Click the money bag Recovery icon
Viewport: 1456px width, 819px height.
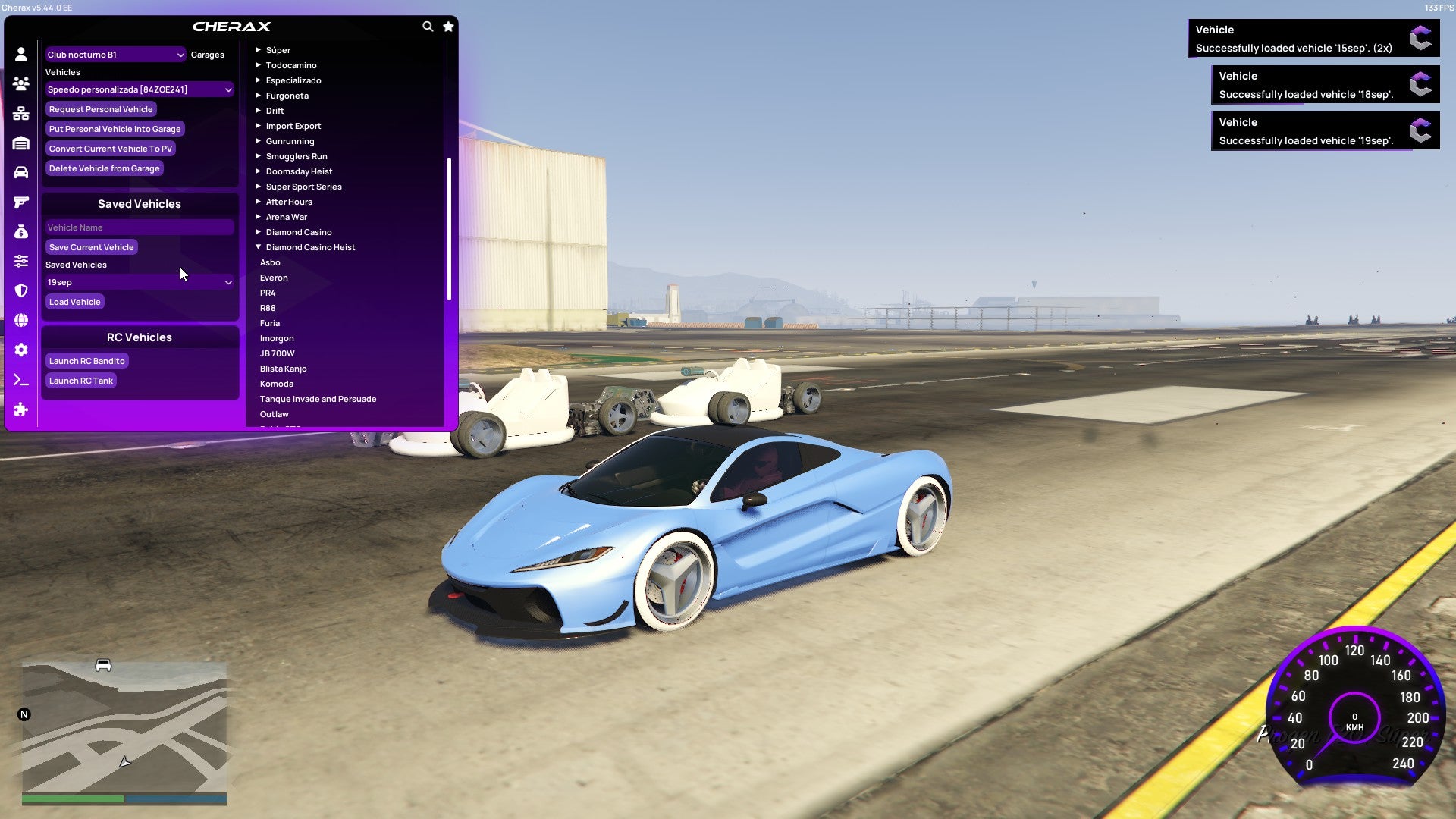tap(20, 233)
